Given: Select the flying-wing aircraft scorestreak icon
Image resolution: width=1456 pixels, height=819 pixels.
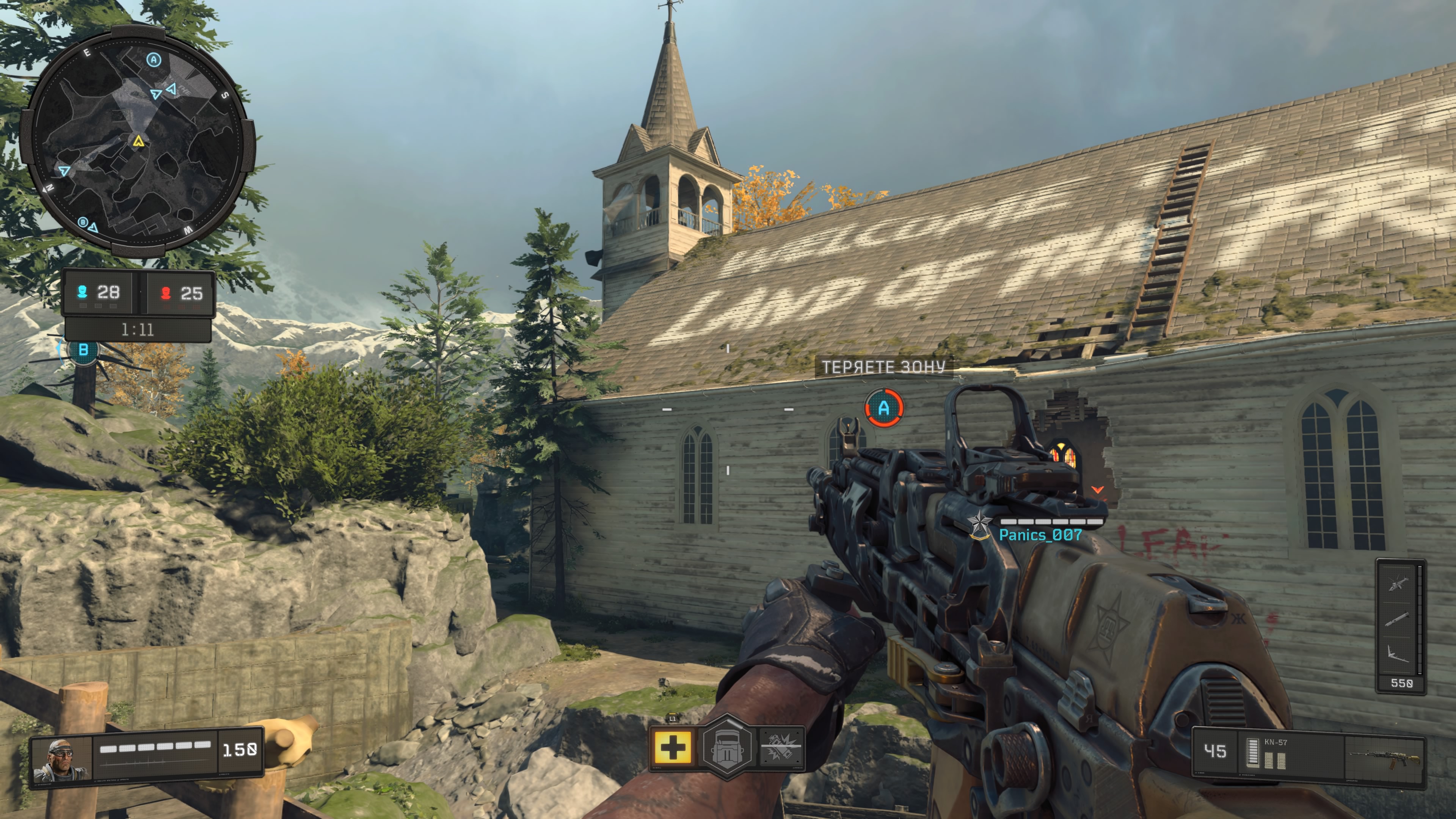Looking at the screenshot, I should [1396, 654].
